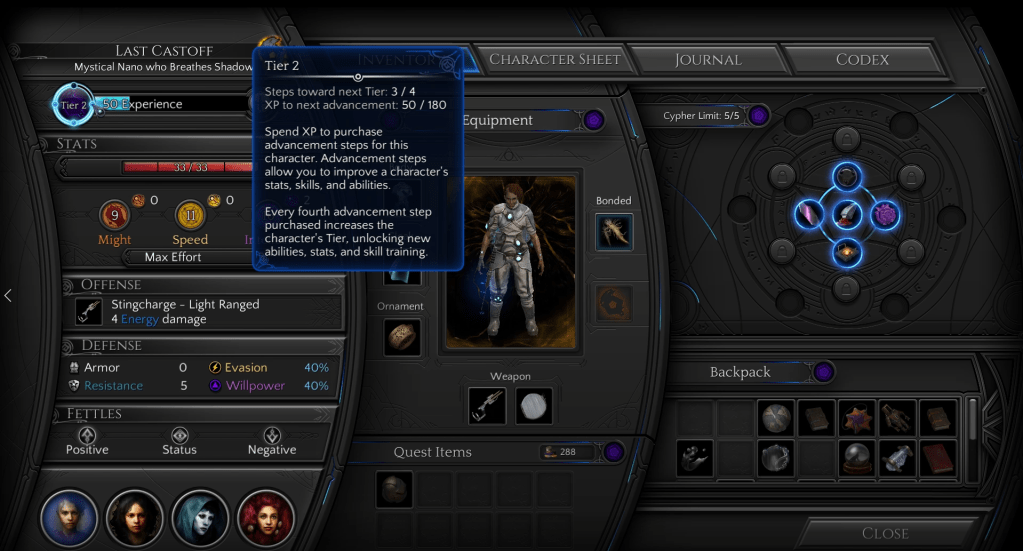The image size is (1023, 551).
Task: Select the Bonded item slot
Action: [614, 232]
